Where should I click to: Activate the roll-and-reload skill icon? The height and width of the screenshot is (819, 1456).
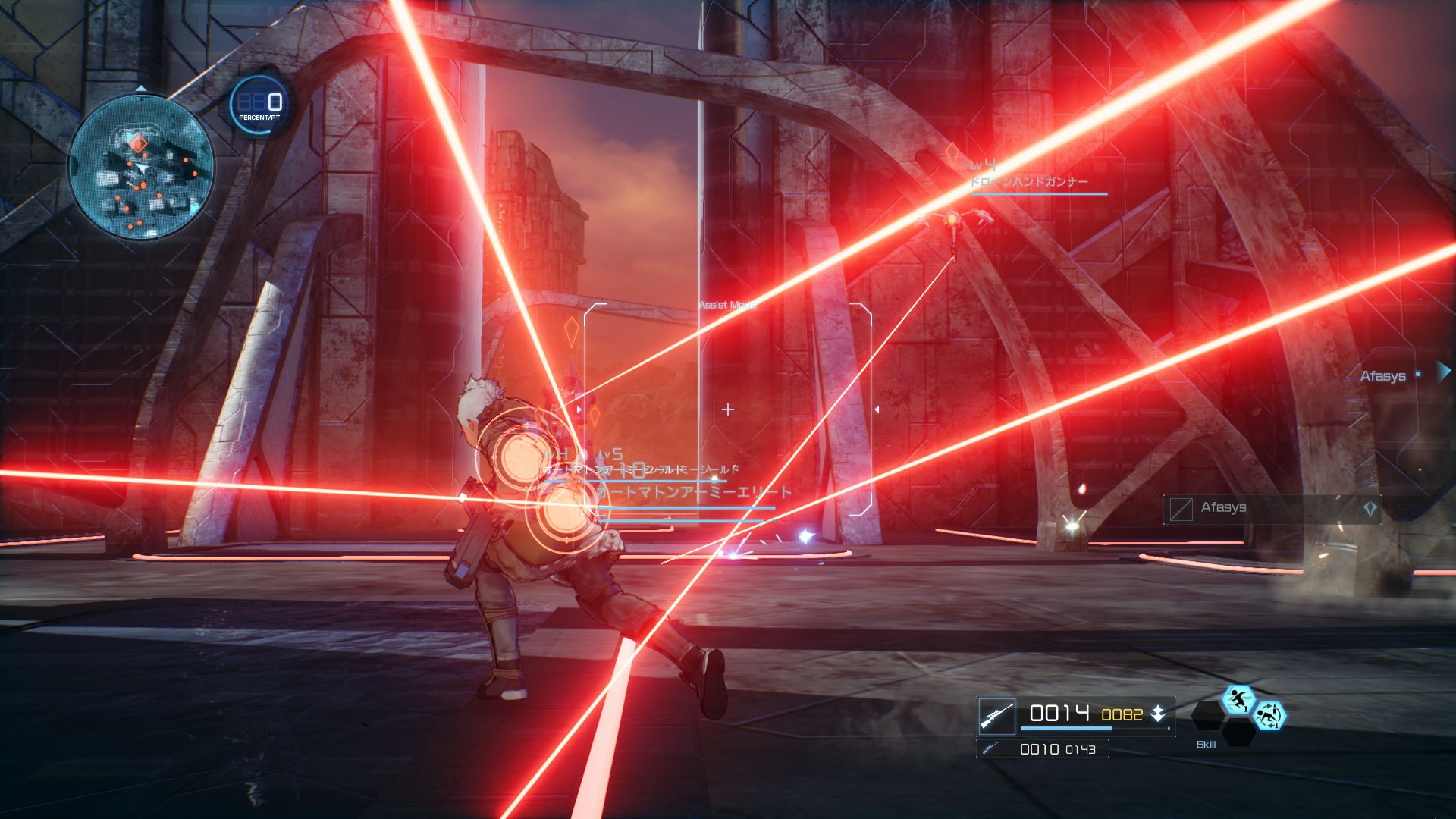point(1268,715)
